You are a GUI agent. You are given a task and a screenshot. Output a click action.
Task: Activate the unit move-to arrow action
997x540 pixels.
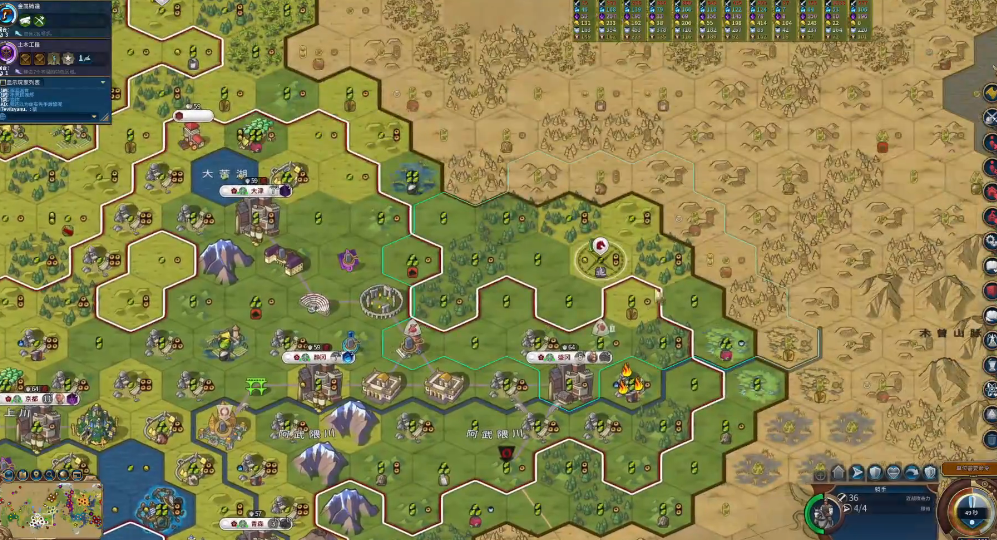(857, 472)
